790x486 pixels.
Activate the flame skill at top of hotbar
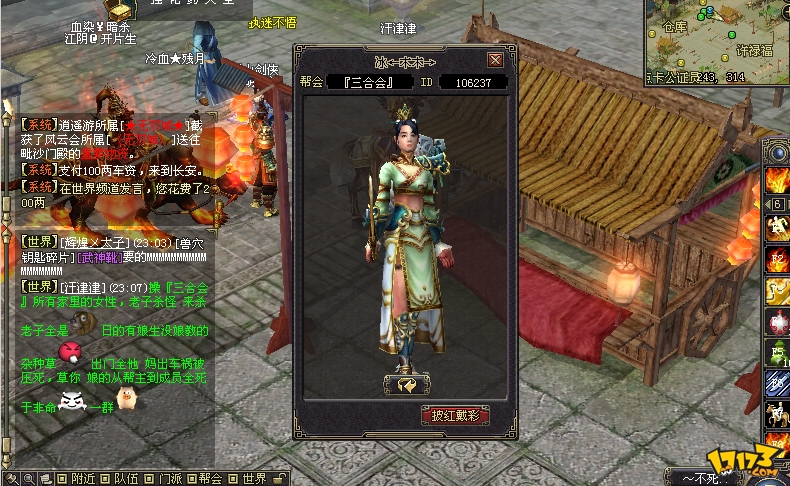[778, 180]
